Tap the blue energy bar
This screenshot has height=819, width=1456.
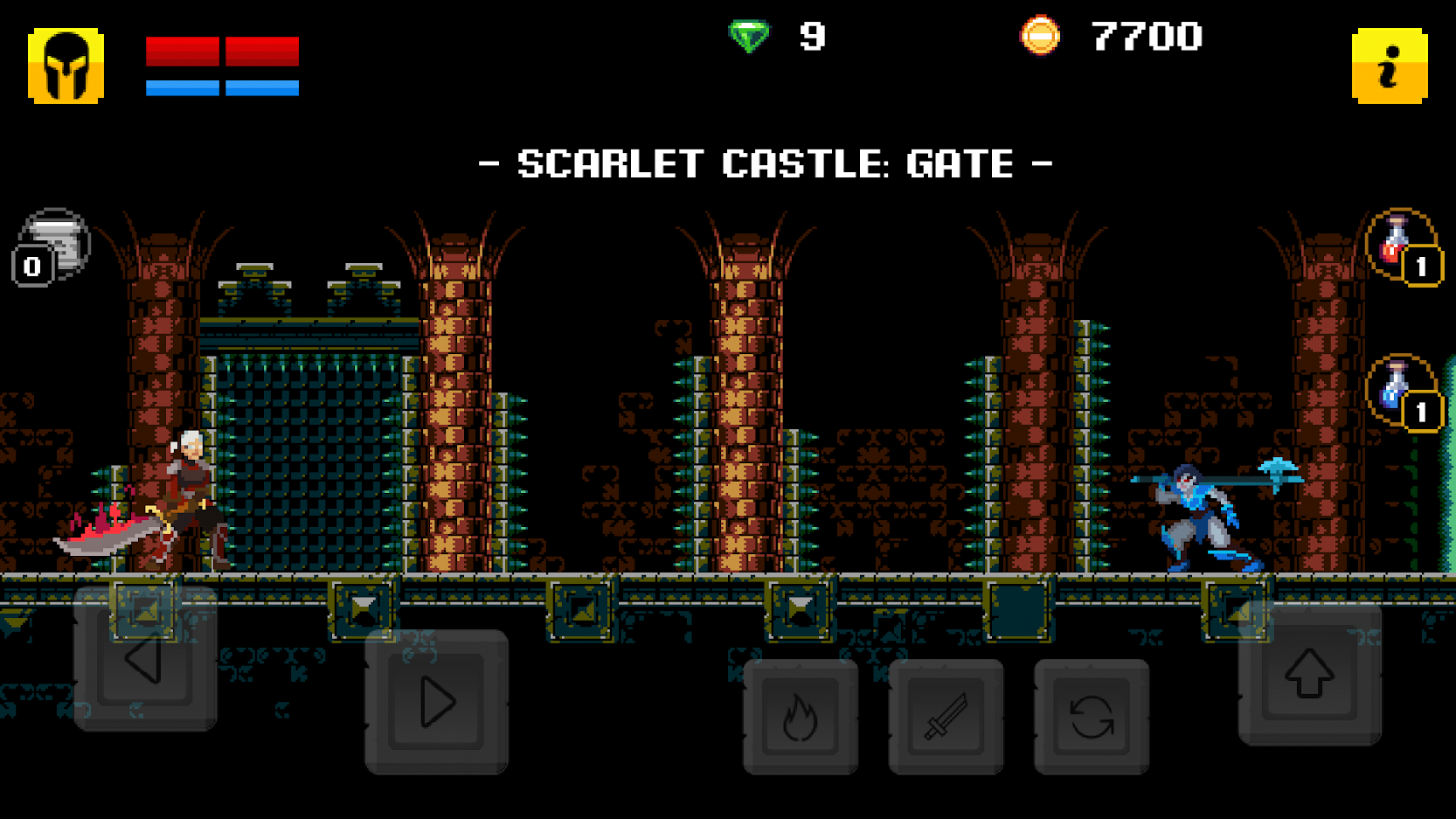(x=223, y=87)
